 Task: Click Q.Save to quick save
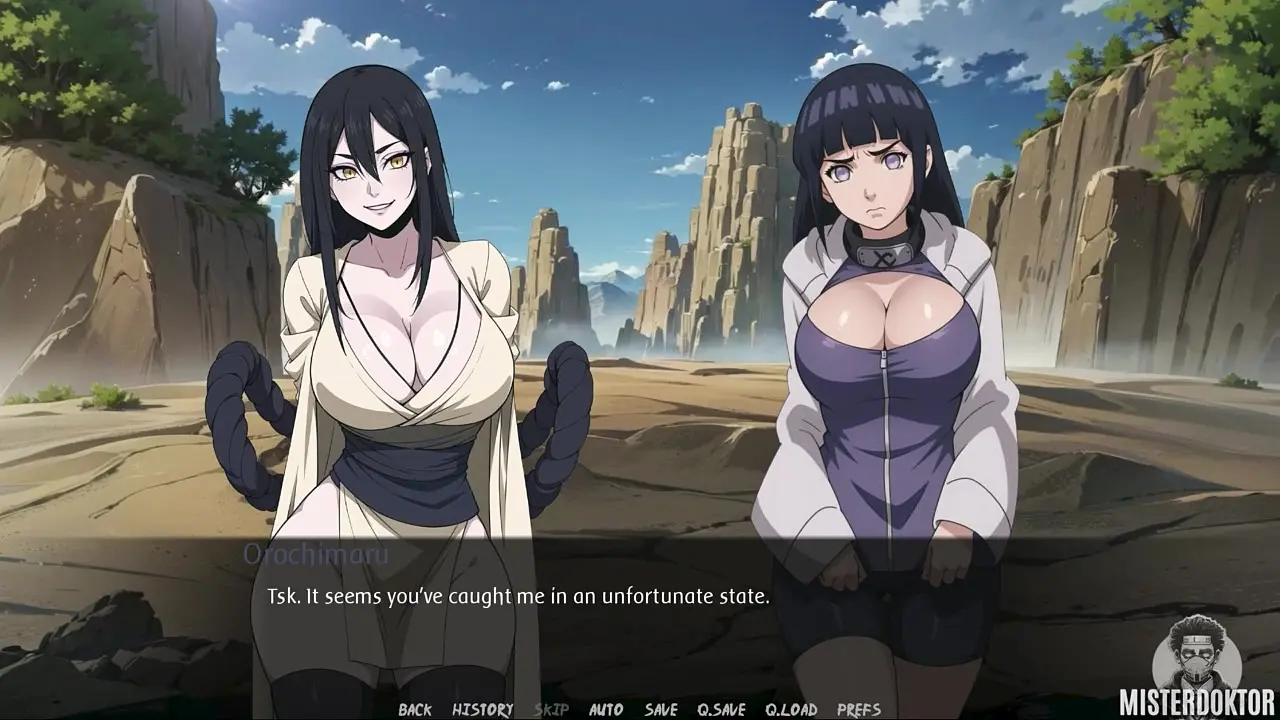click(721, 710)
